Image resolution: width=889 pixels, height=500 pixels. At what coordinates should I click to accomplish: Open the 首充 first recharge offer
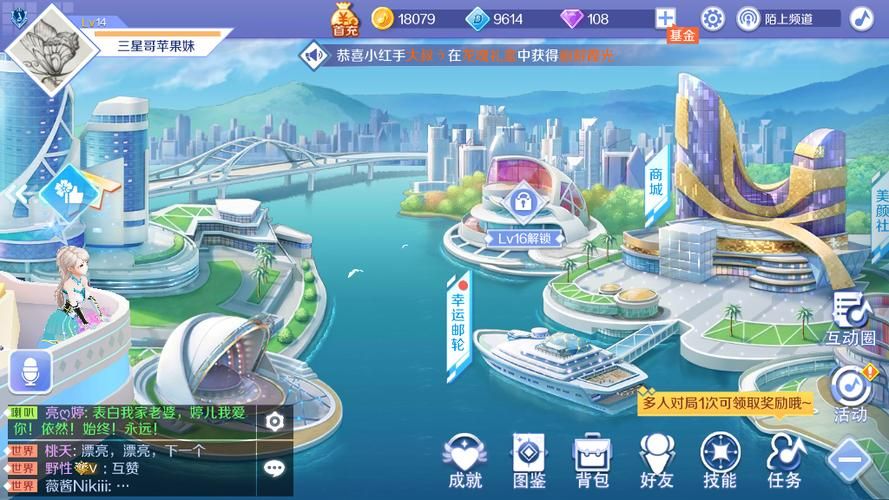346,17
